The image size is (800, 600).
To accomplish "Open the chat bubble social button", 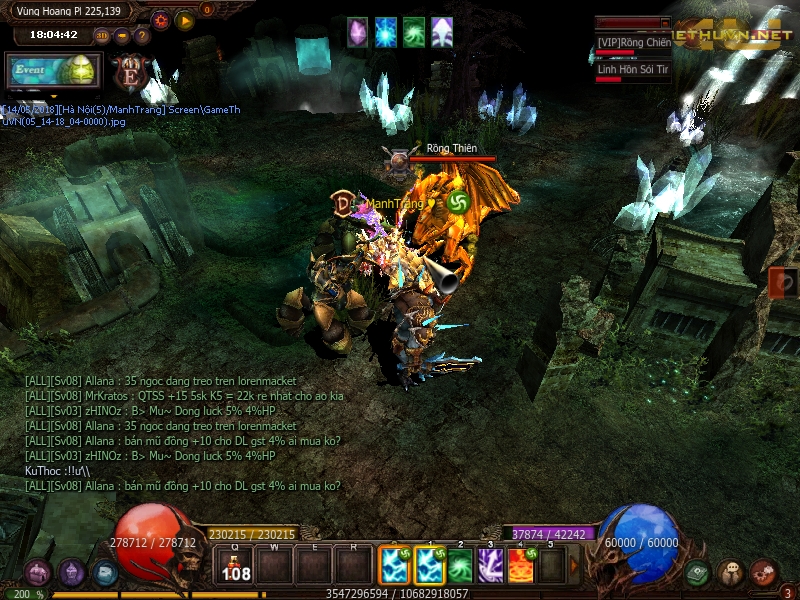I will (x=731, y=573).
